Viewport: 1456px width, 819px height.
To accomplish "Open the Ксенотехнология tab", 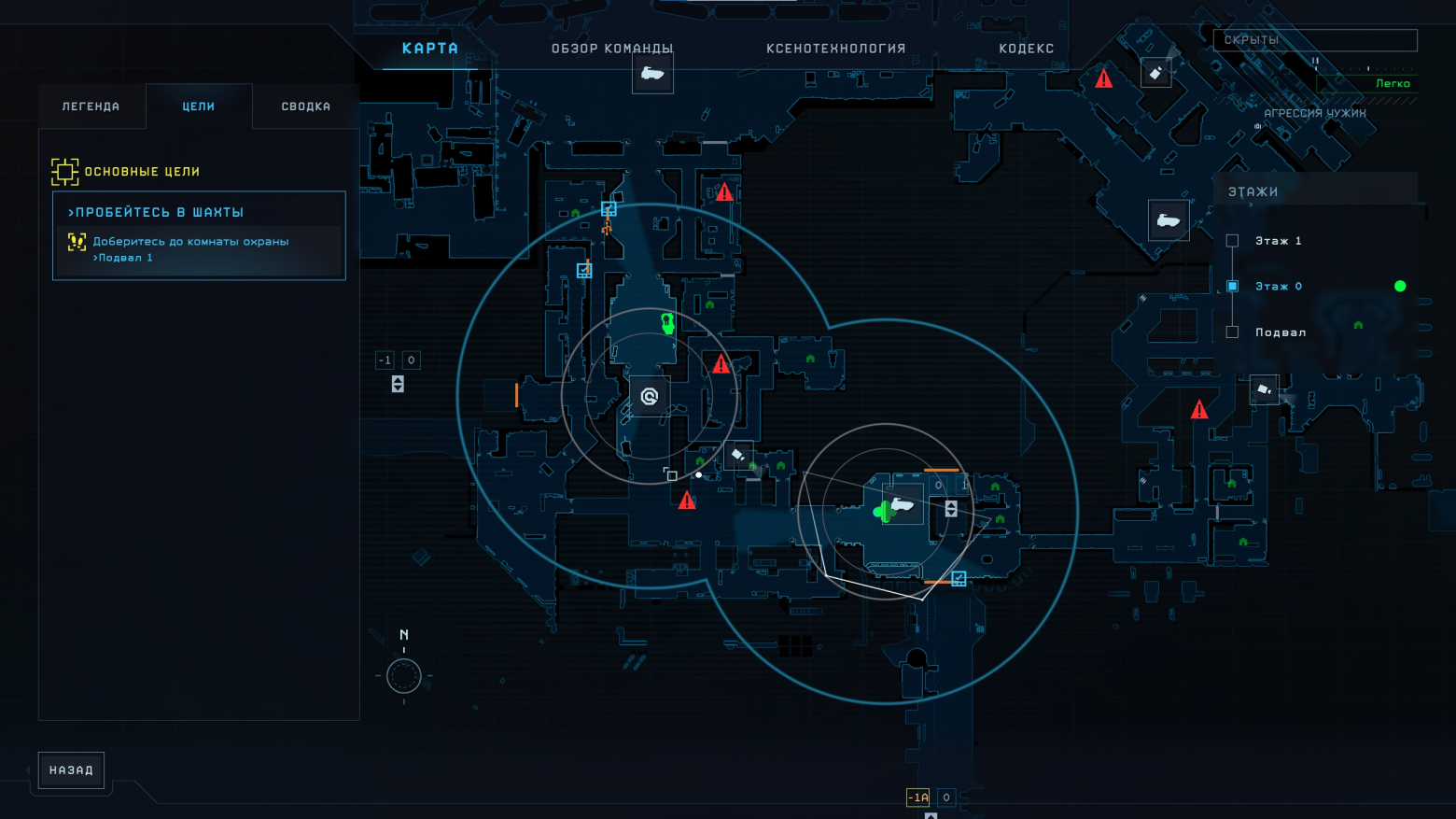I will pyautogui.click(x=835, y=49).
